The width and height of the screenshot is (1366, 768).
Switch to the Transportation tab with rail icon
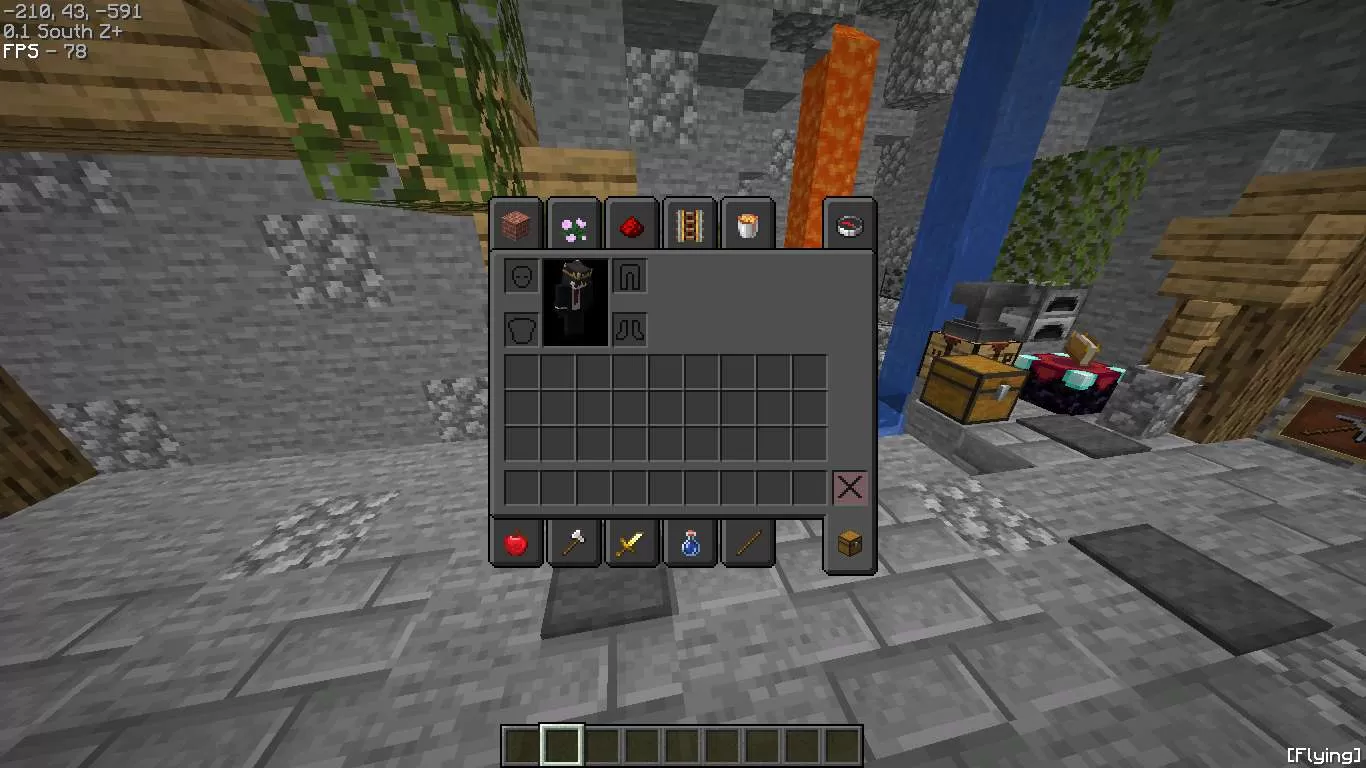[x=690, y=224]
